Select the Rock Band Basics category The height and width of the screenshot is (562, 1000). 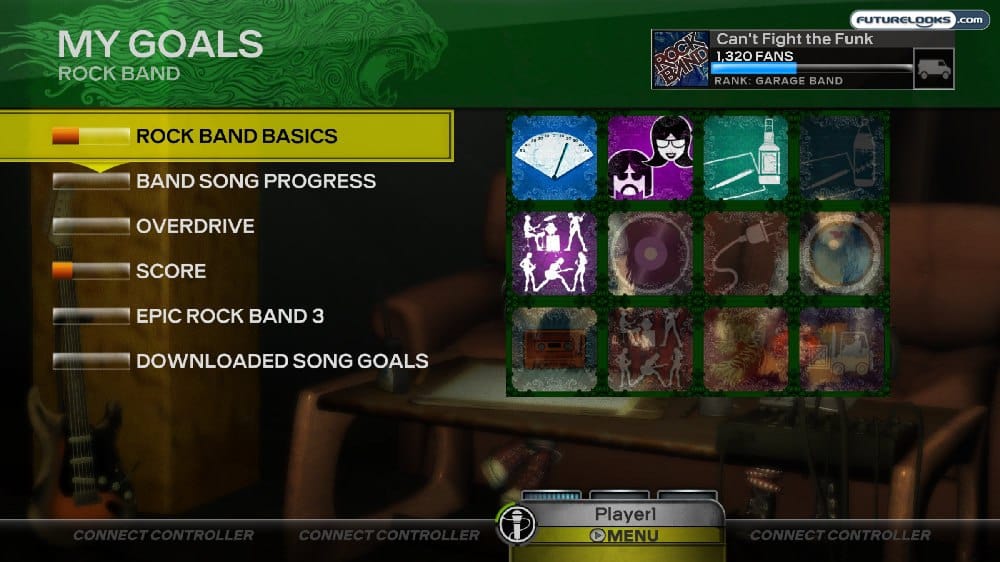tap(236, 136)
